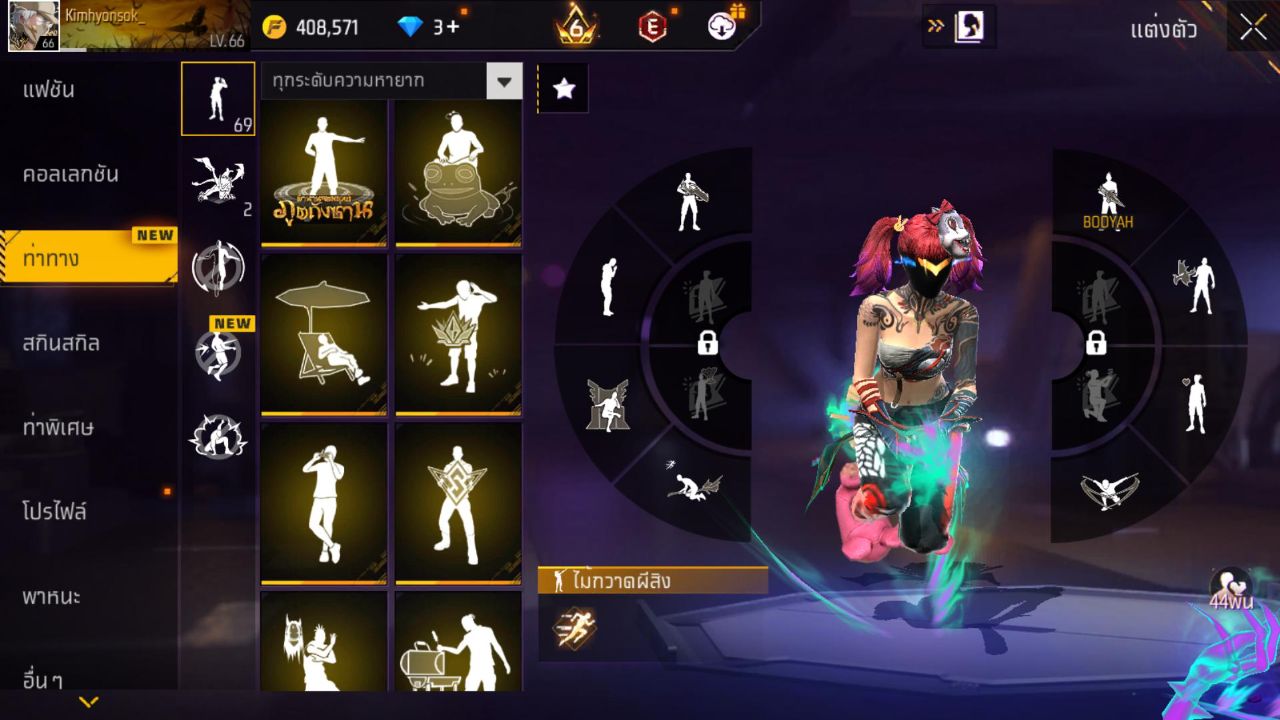Select the emote subcategory showing 69 items
This screenshot has width=1280, height=720.
pos(218,98)
